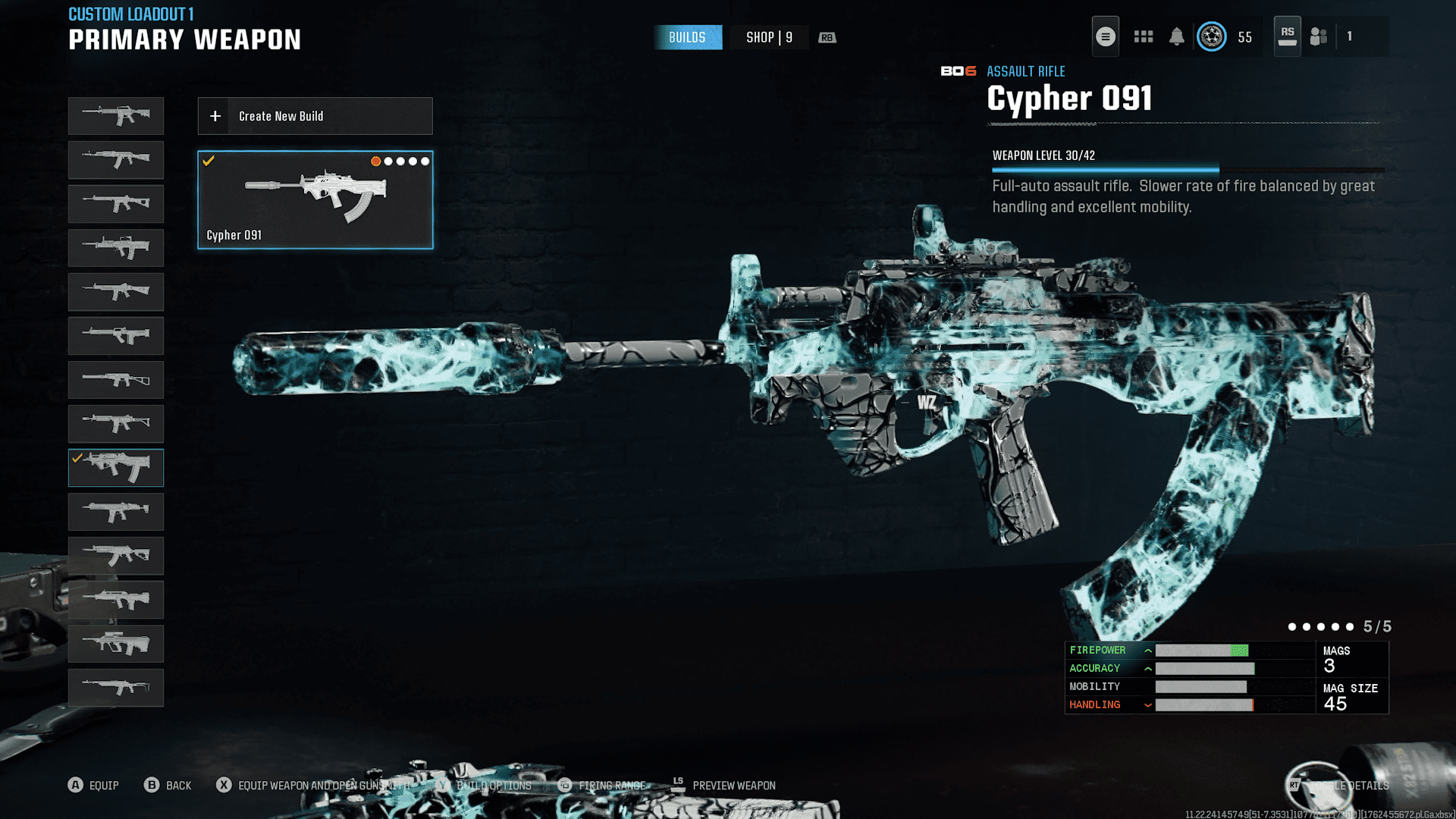Click Create New Build

tap(315, 116)
